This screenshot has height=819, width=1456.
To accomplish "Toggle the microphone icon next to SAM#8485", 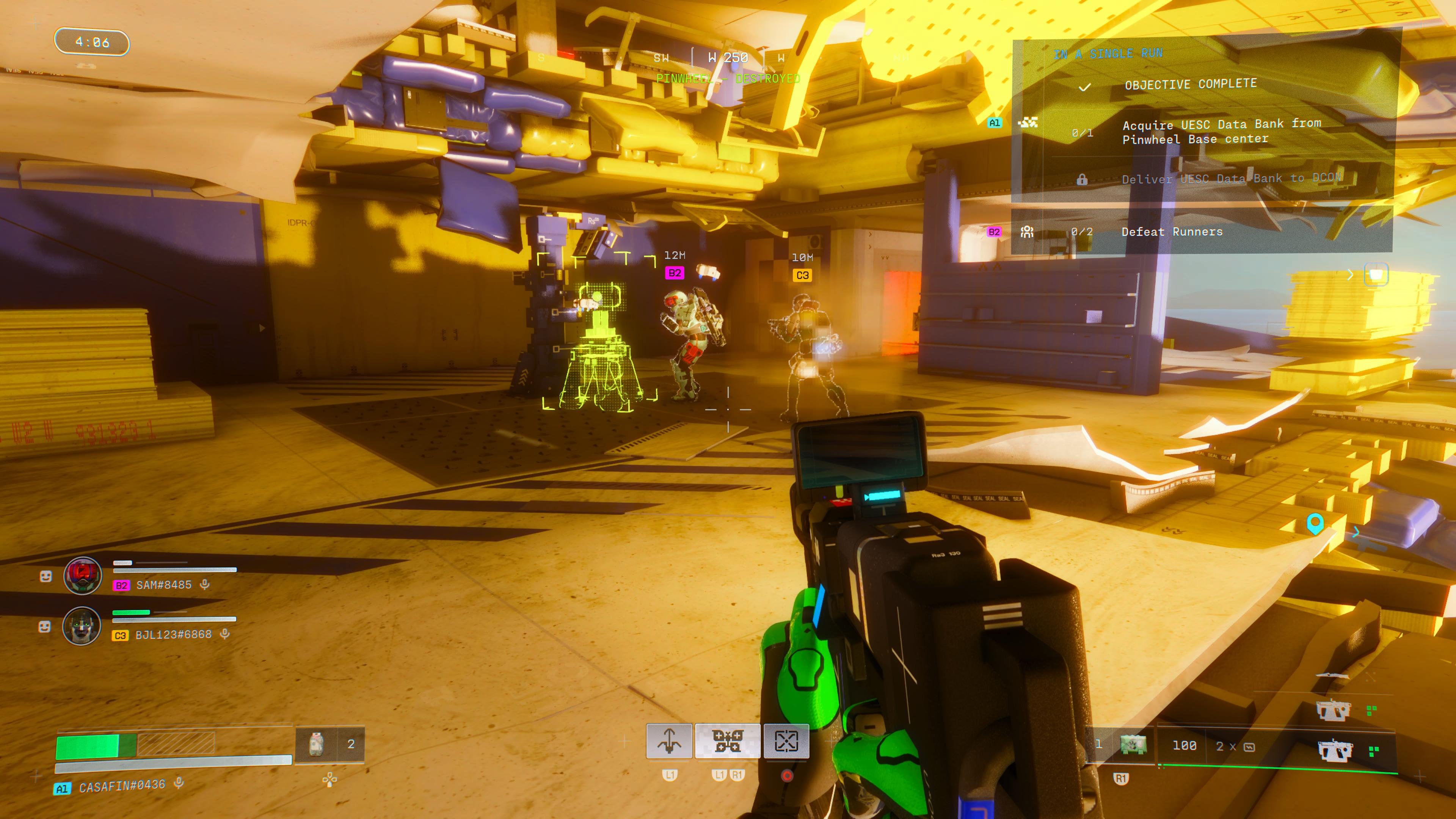I will 205,584.
